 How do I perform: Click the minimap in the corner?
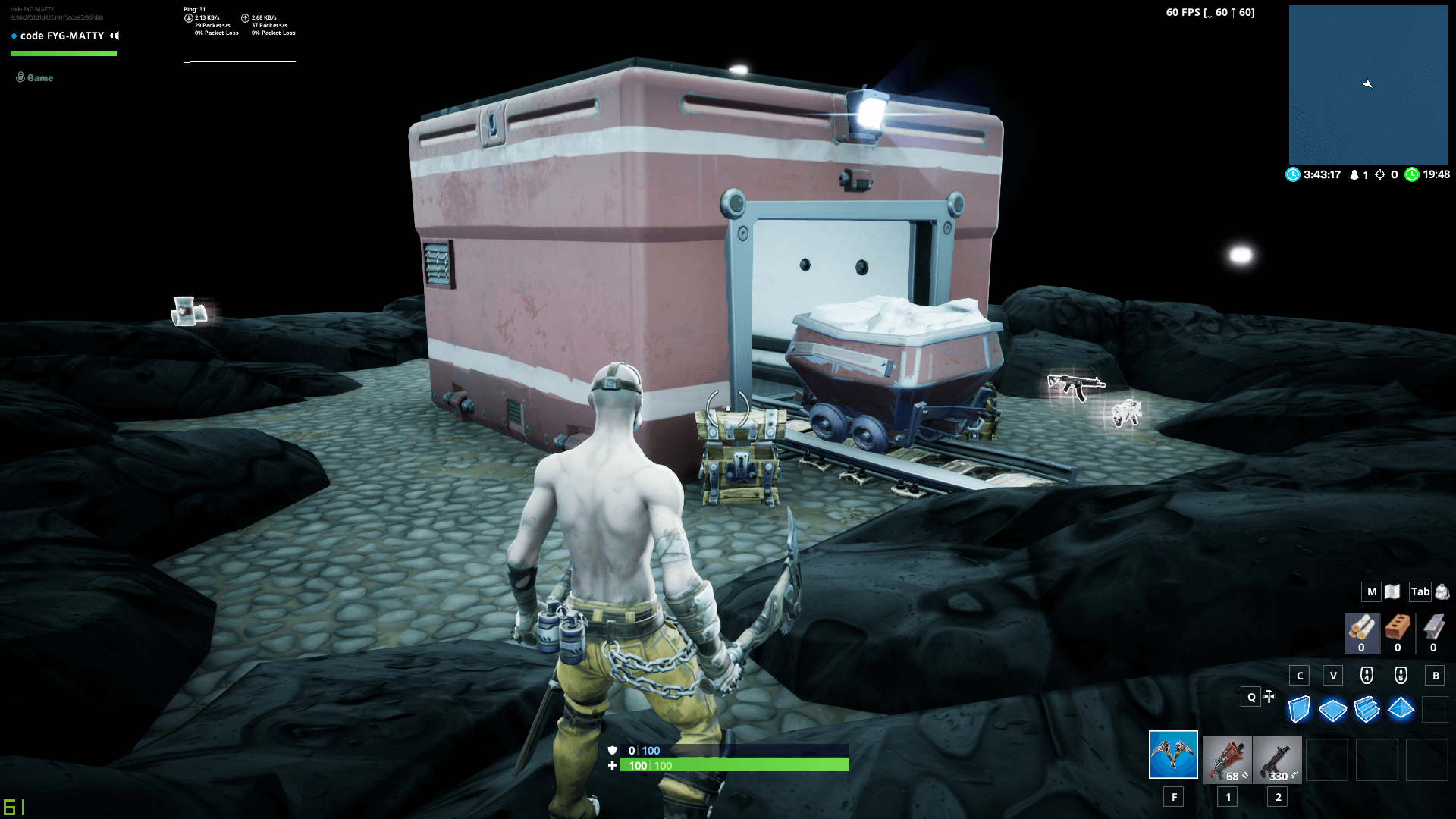click(x=1368, y=84)
